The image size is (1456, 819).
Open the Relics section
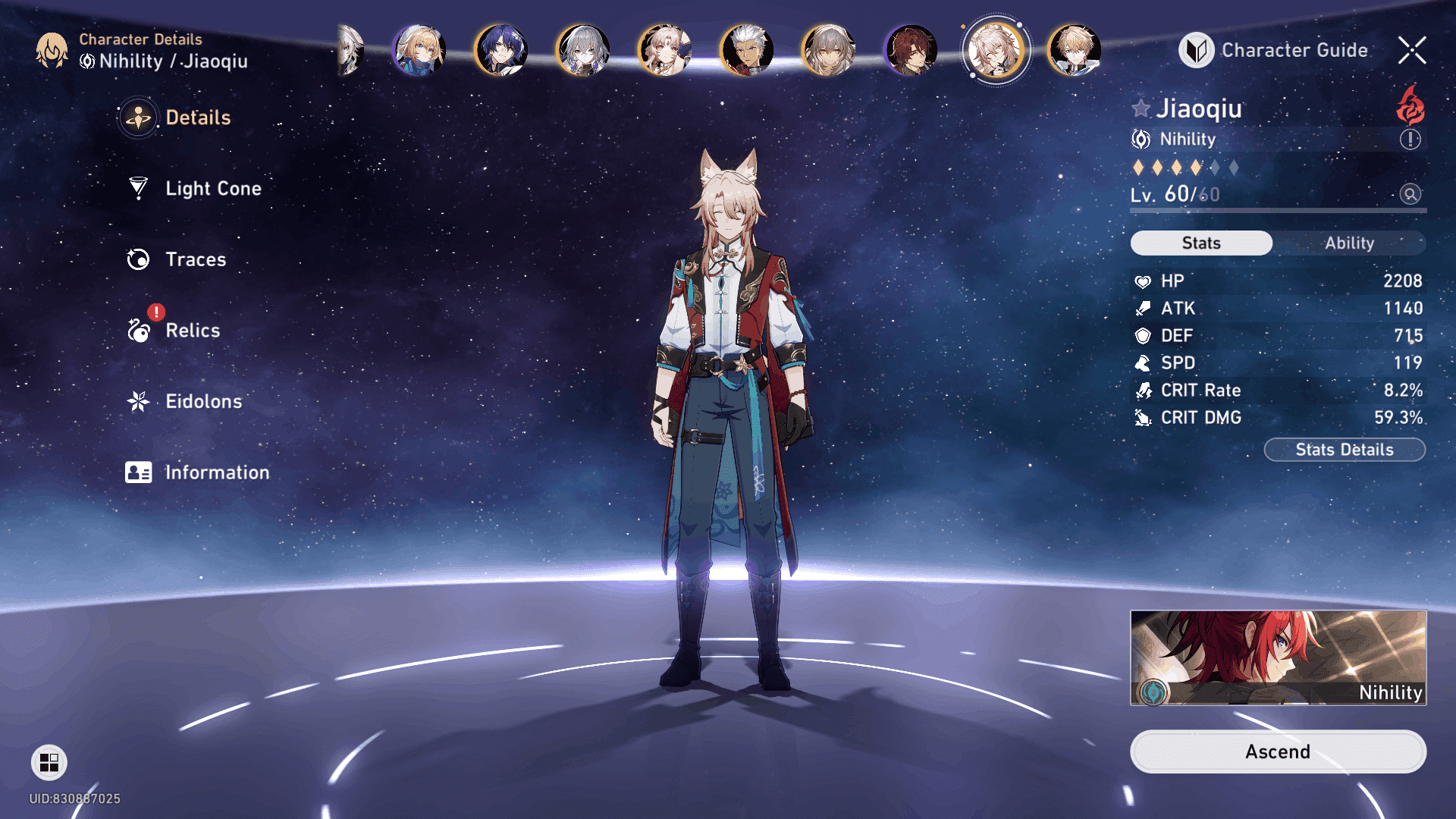pyautogui.click(x=192, y=331)
